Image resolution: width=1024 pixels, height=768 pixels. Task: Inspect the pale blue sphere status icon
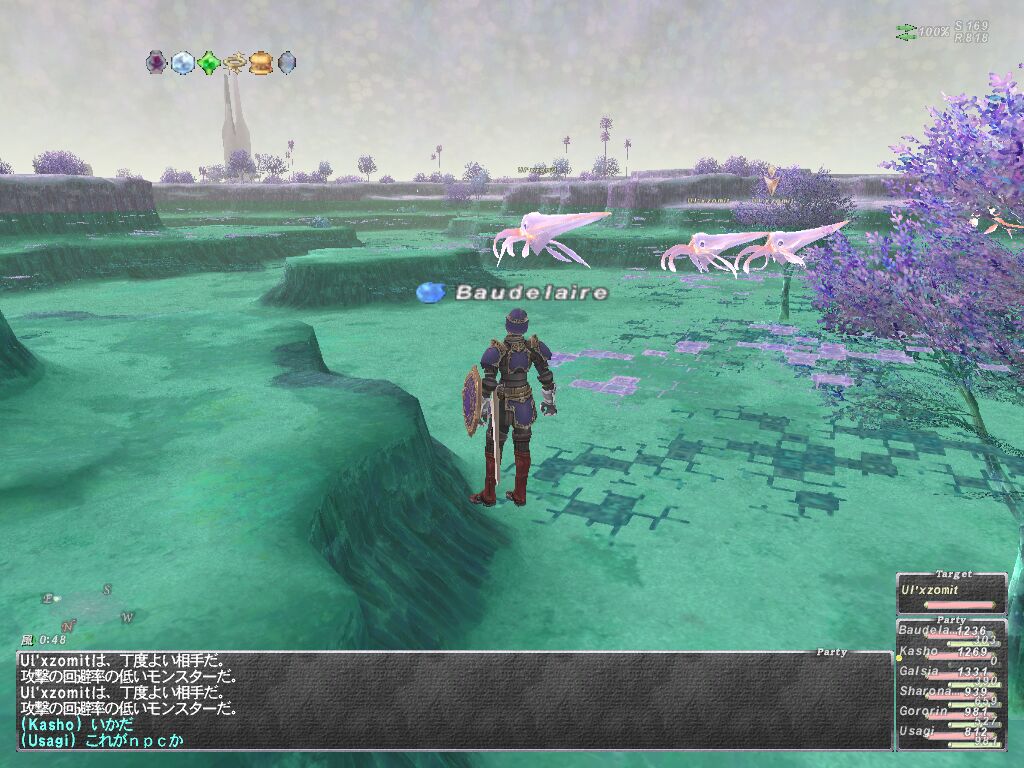[182, 63]
